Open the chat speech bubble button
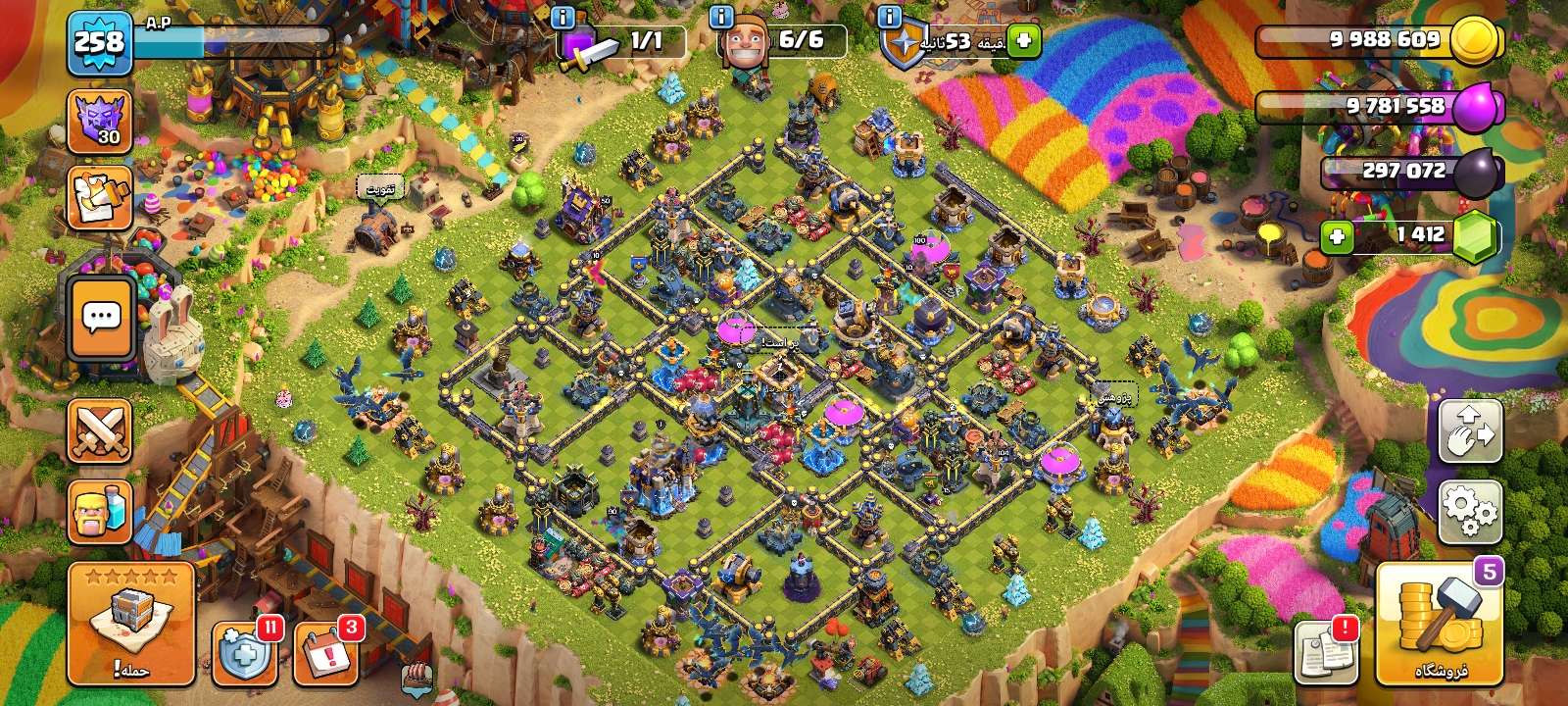The image size is (1568, 706). [x=101, y=319]
